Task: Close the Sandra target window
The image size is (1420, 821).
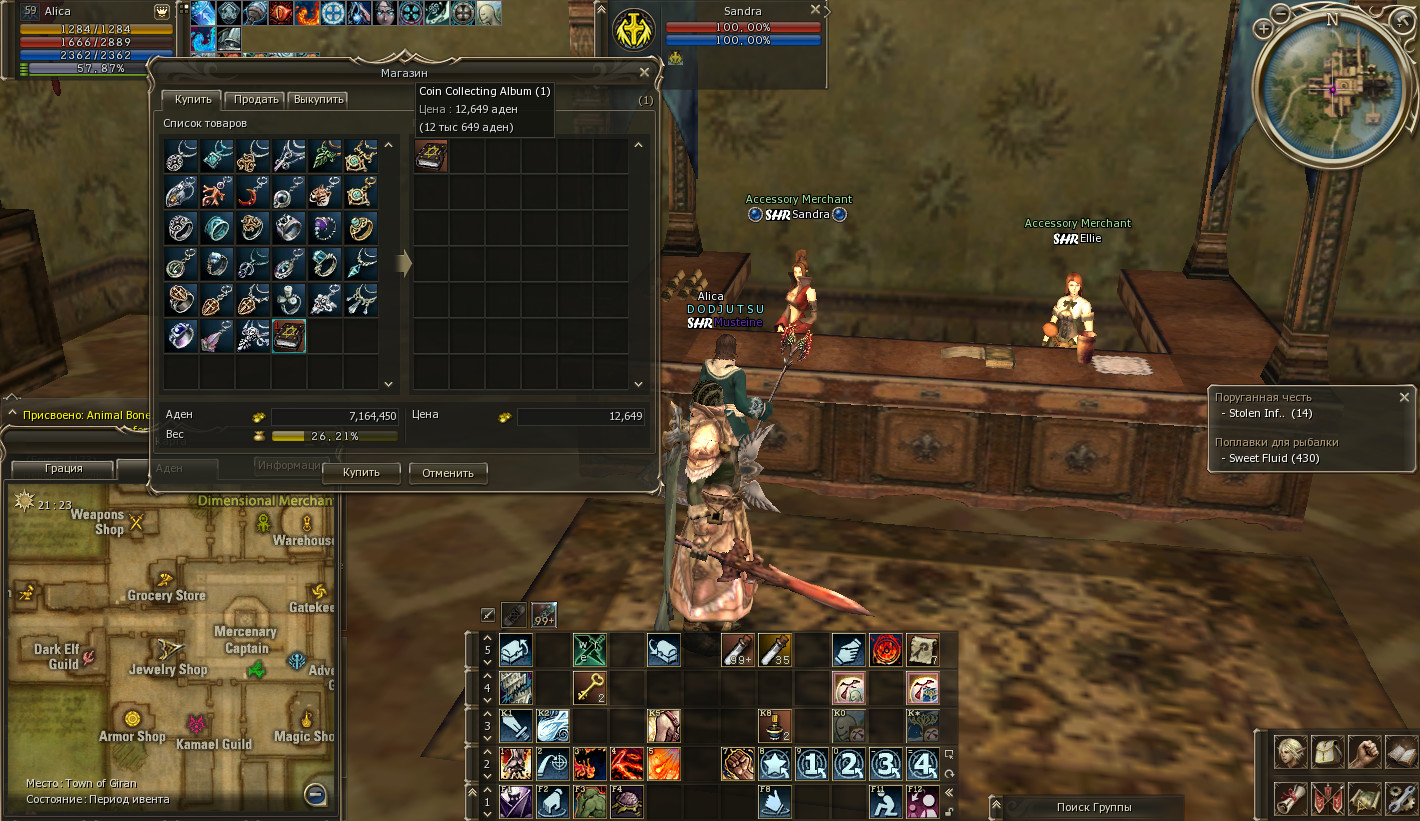Action: point(816,10)
